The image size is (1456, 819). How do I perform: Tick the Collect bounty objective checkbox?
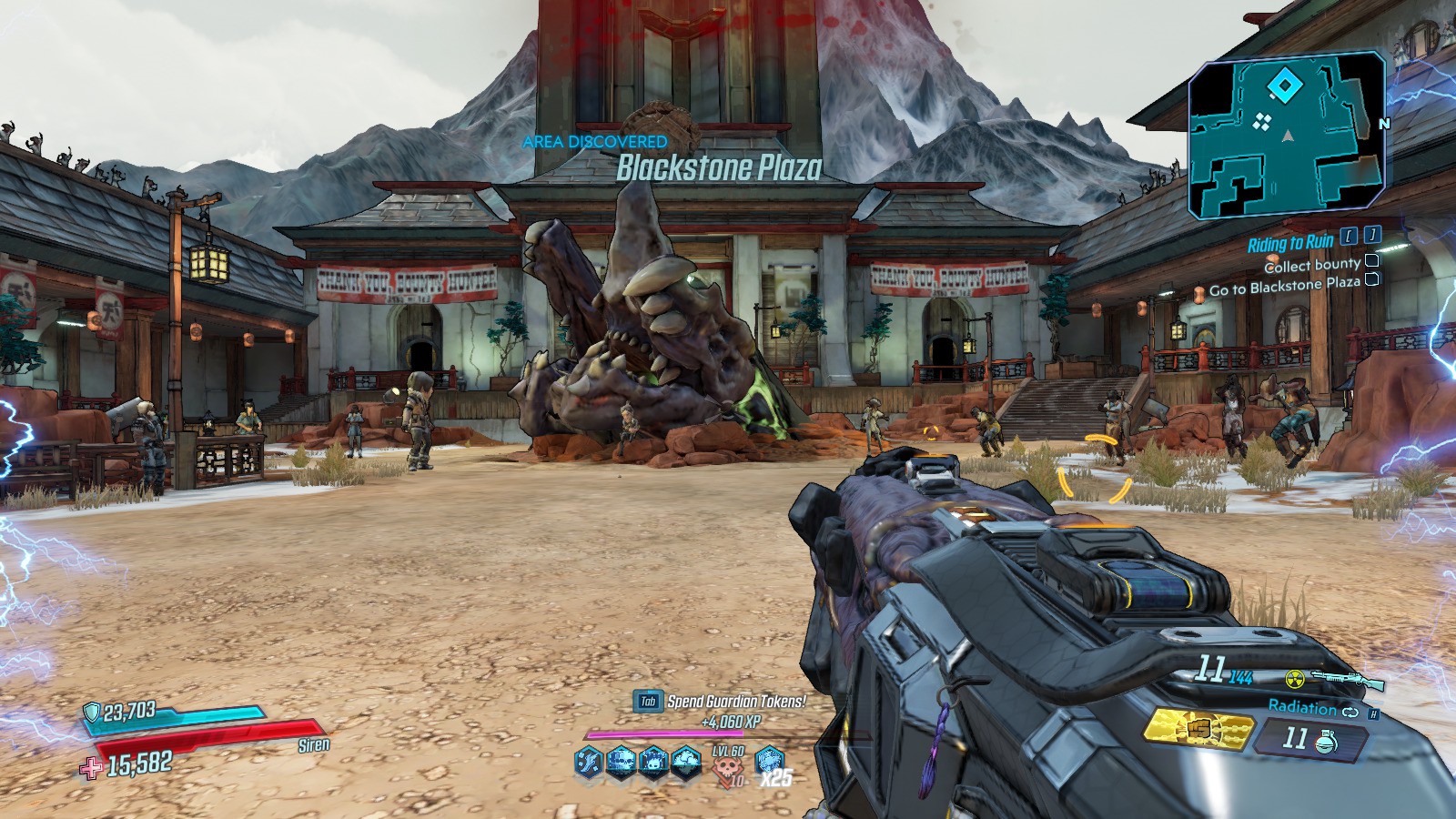coord(1372,262)
